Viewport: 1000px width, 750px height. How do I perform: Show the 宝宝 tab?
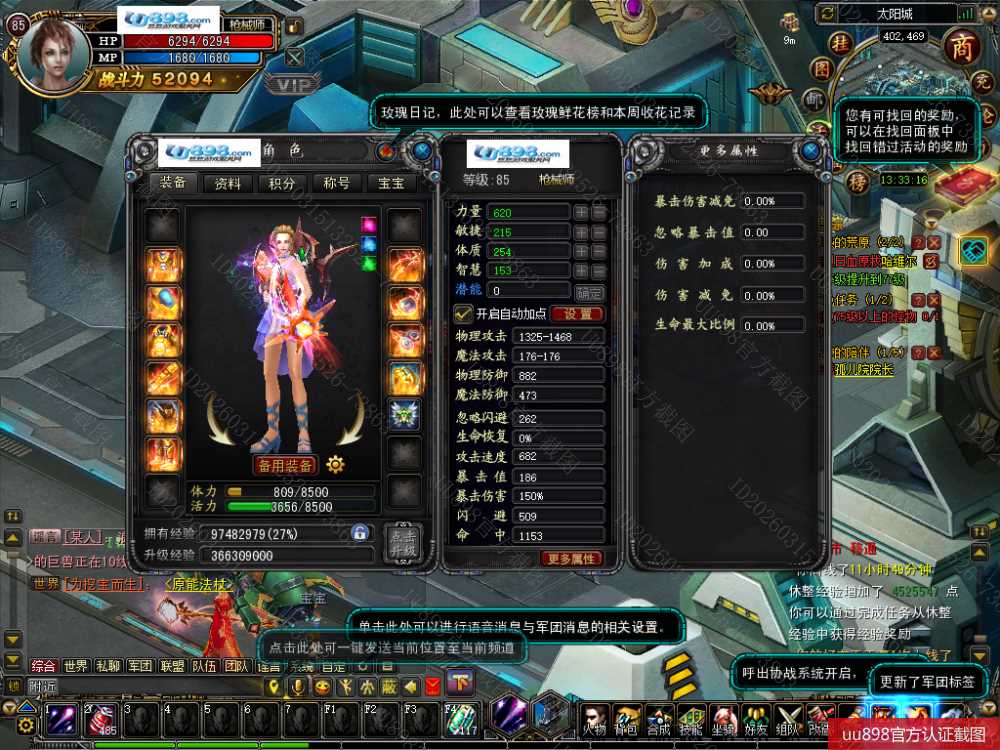click(x=390, y=183)
